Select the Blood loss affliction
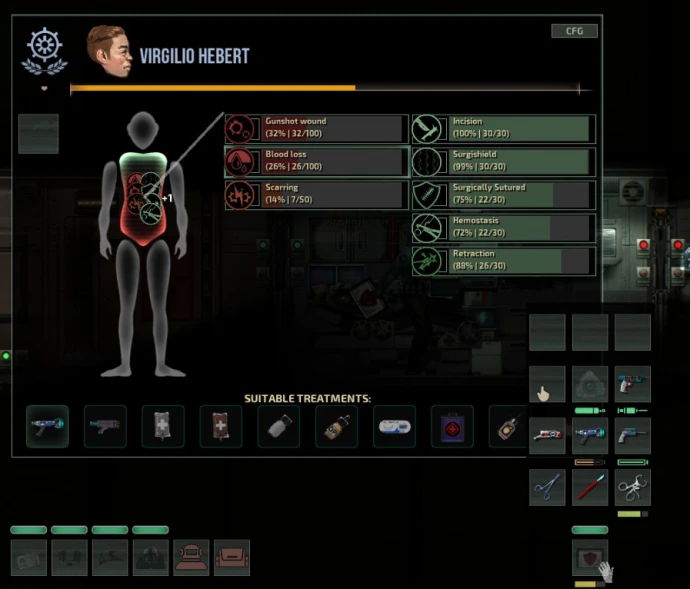 (x=316, y=162)
